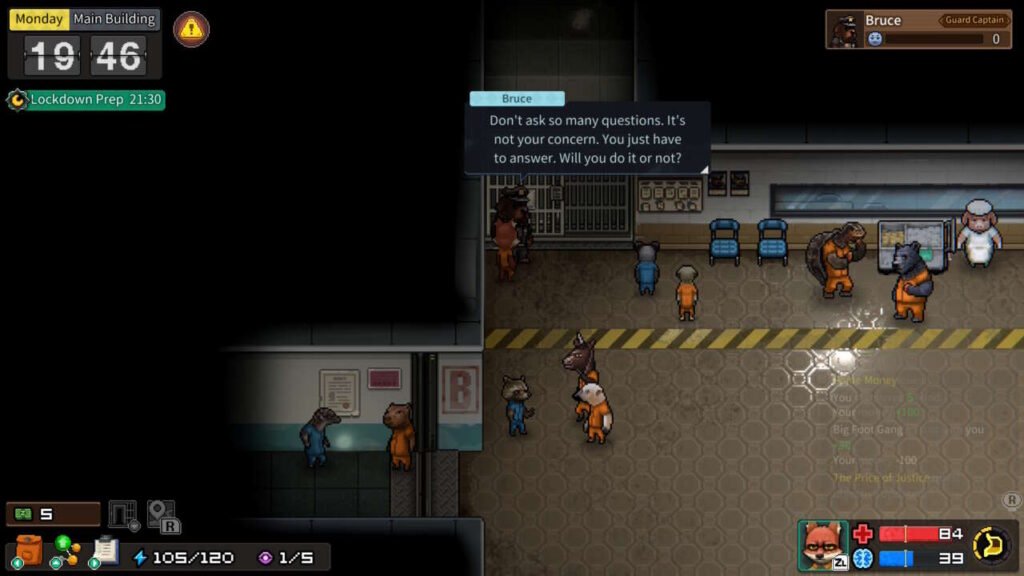Screen dimensions: 1024x576
Task: Open the orange backpack inventory
Action: [29, 550]
